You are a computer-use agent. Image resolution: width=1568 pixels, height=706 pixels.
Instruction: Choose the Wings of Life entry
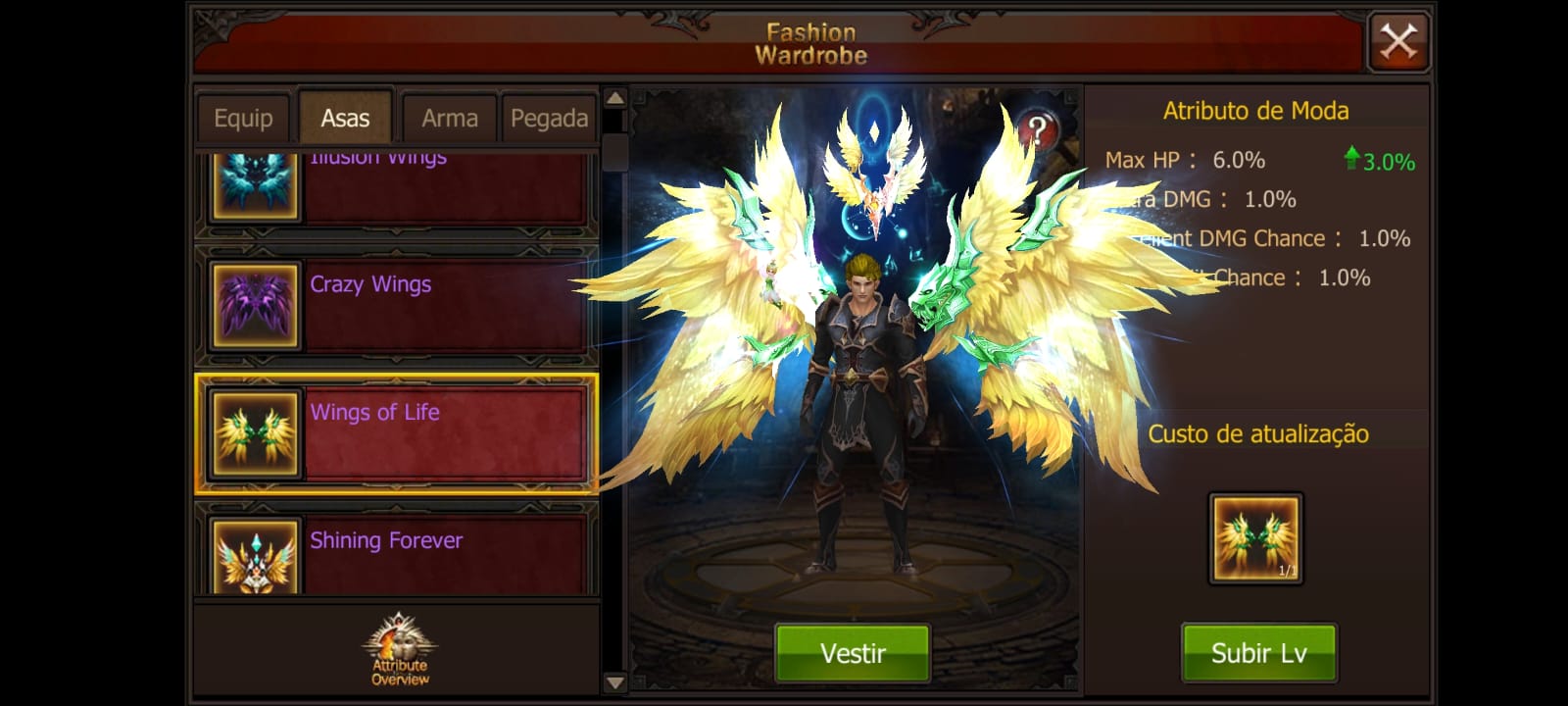(x=397, y=432)
